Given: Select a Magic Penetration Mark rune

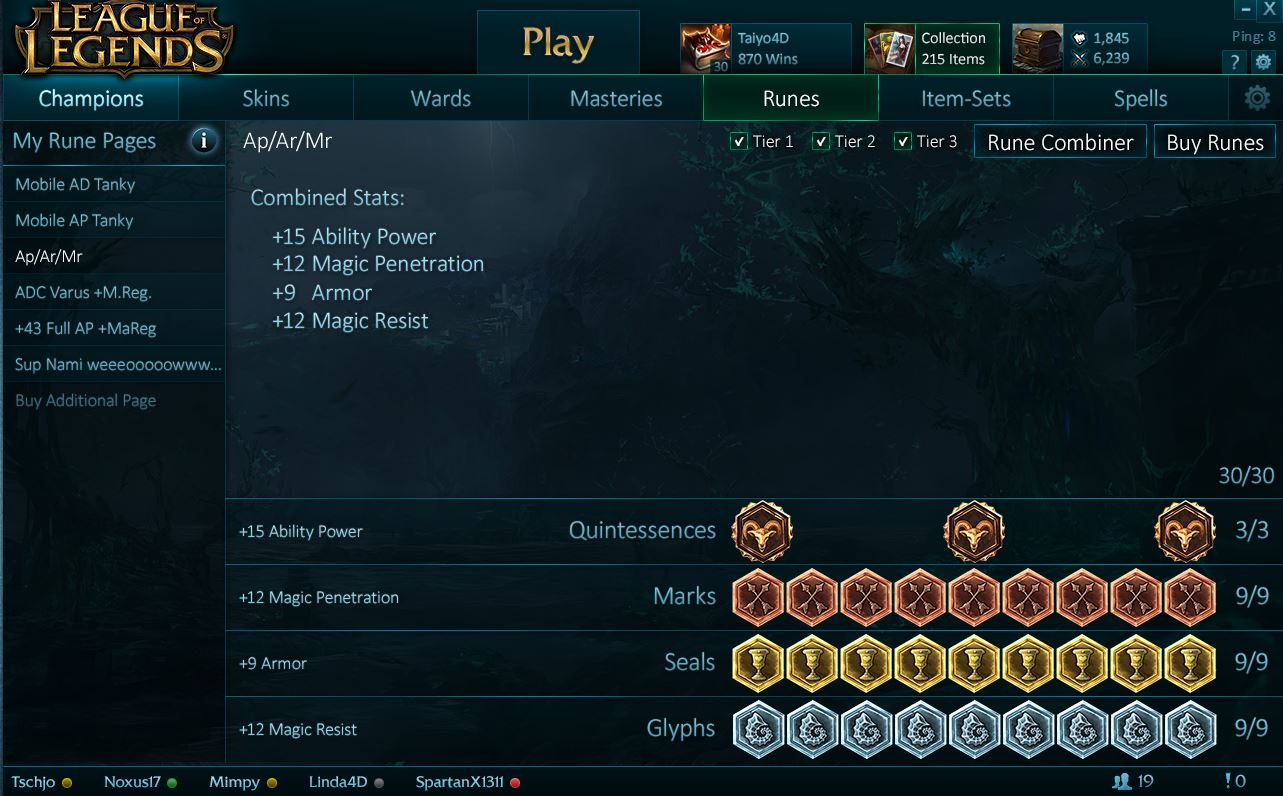Looking at the screenshot, I should point(758,597).
